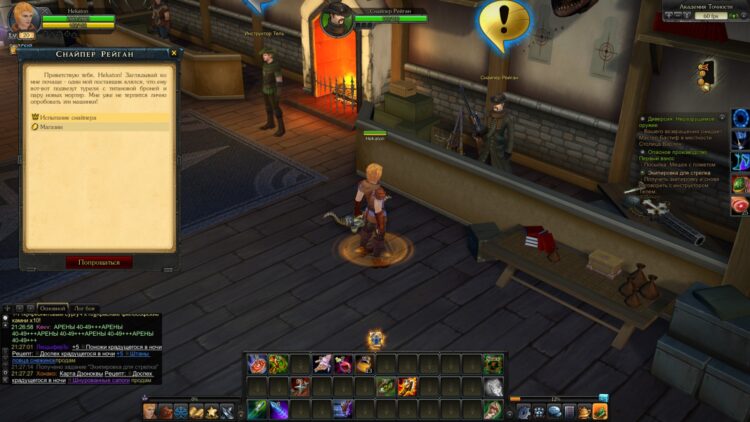Click the red "Попрощаться" button

coord(99,262)
